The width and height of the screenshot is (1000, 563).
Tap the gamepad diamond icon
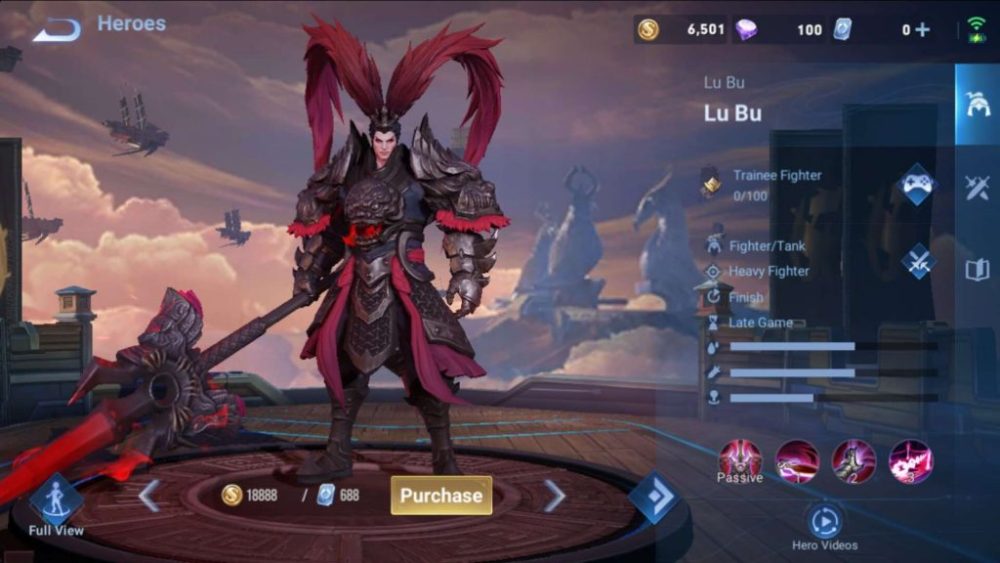tap(917, 185)
